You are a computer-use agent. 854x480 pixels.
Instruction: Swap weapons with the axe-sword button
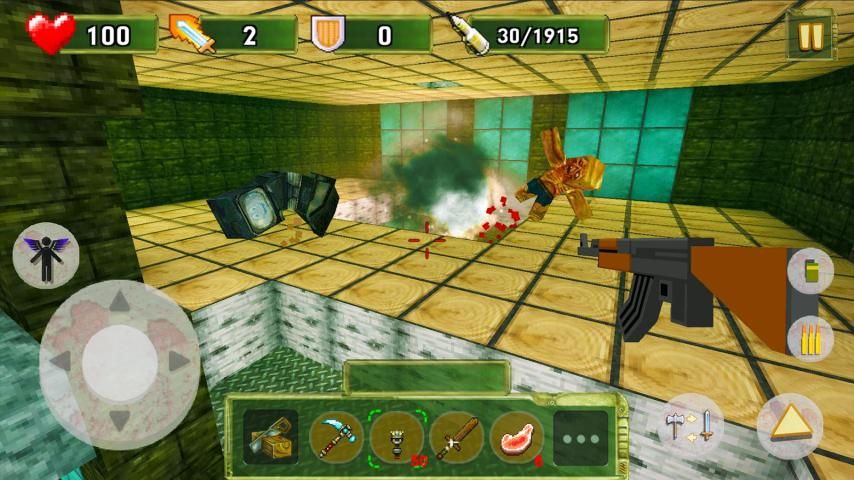coord(692,424)
